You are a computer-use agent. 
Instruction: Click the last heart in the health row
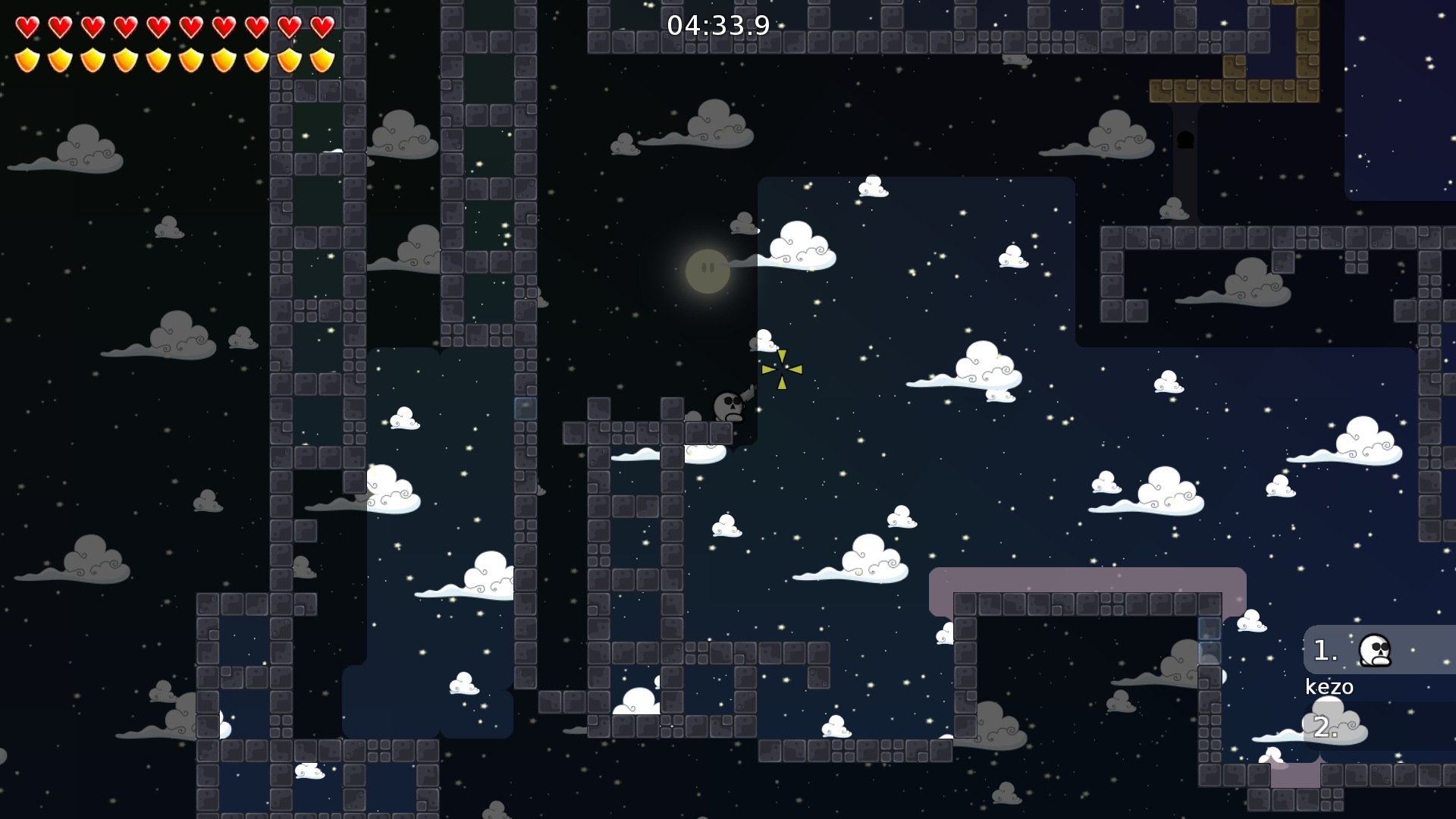322,28
